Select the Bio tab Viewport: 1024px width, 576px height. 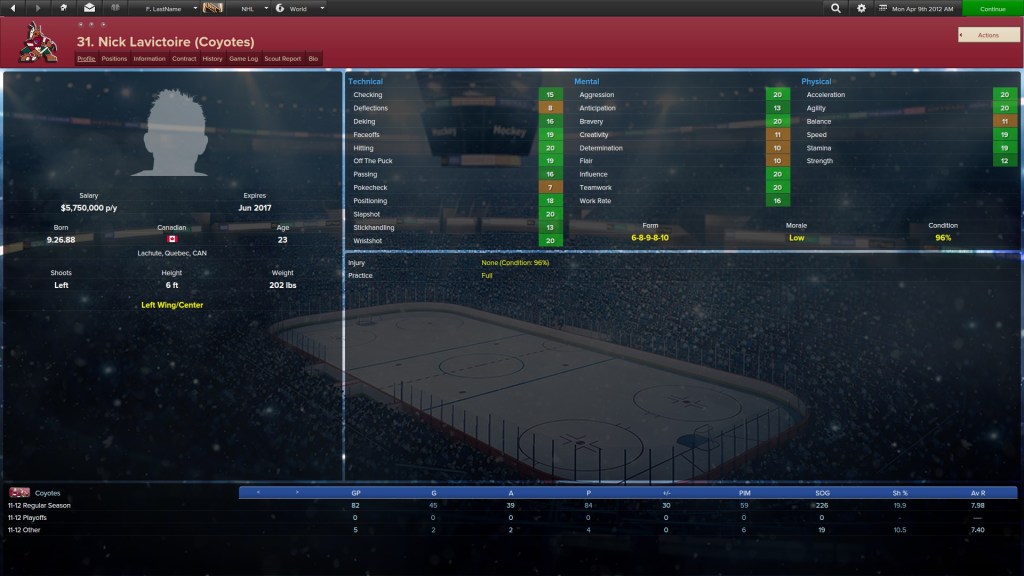click(313, 59)
